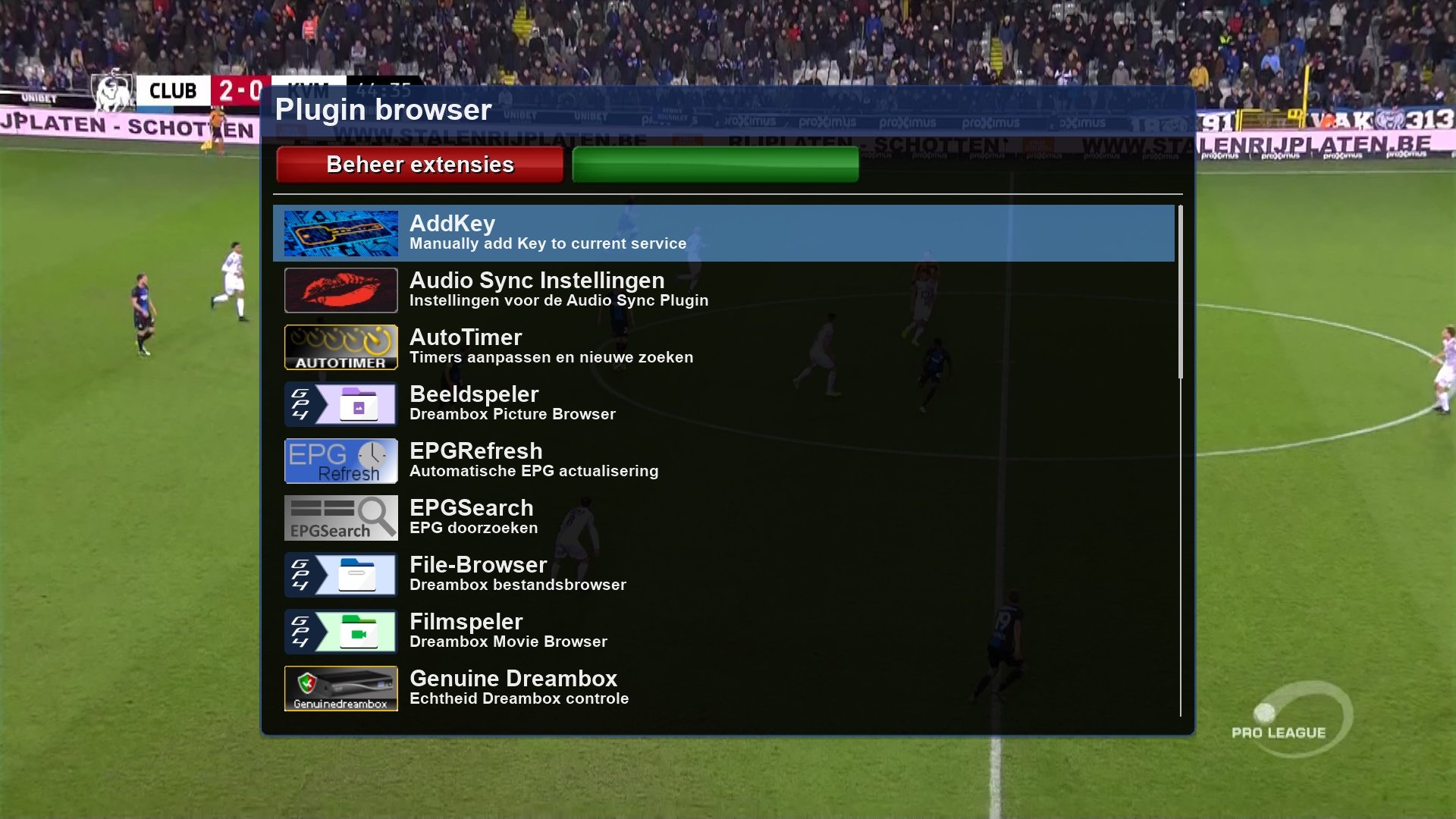The height and width of the screenshot is (819, 1456).
Task: Open the File-Browser plugin
Action: 723,574
